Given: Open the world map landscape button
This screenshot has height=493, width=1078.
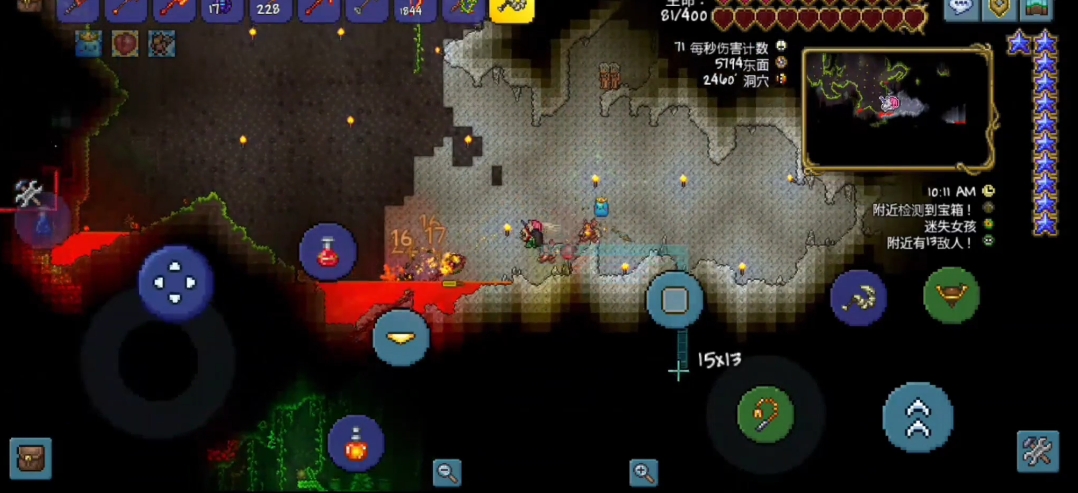Looking at the screenshot, I should (1036, 9).
